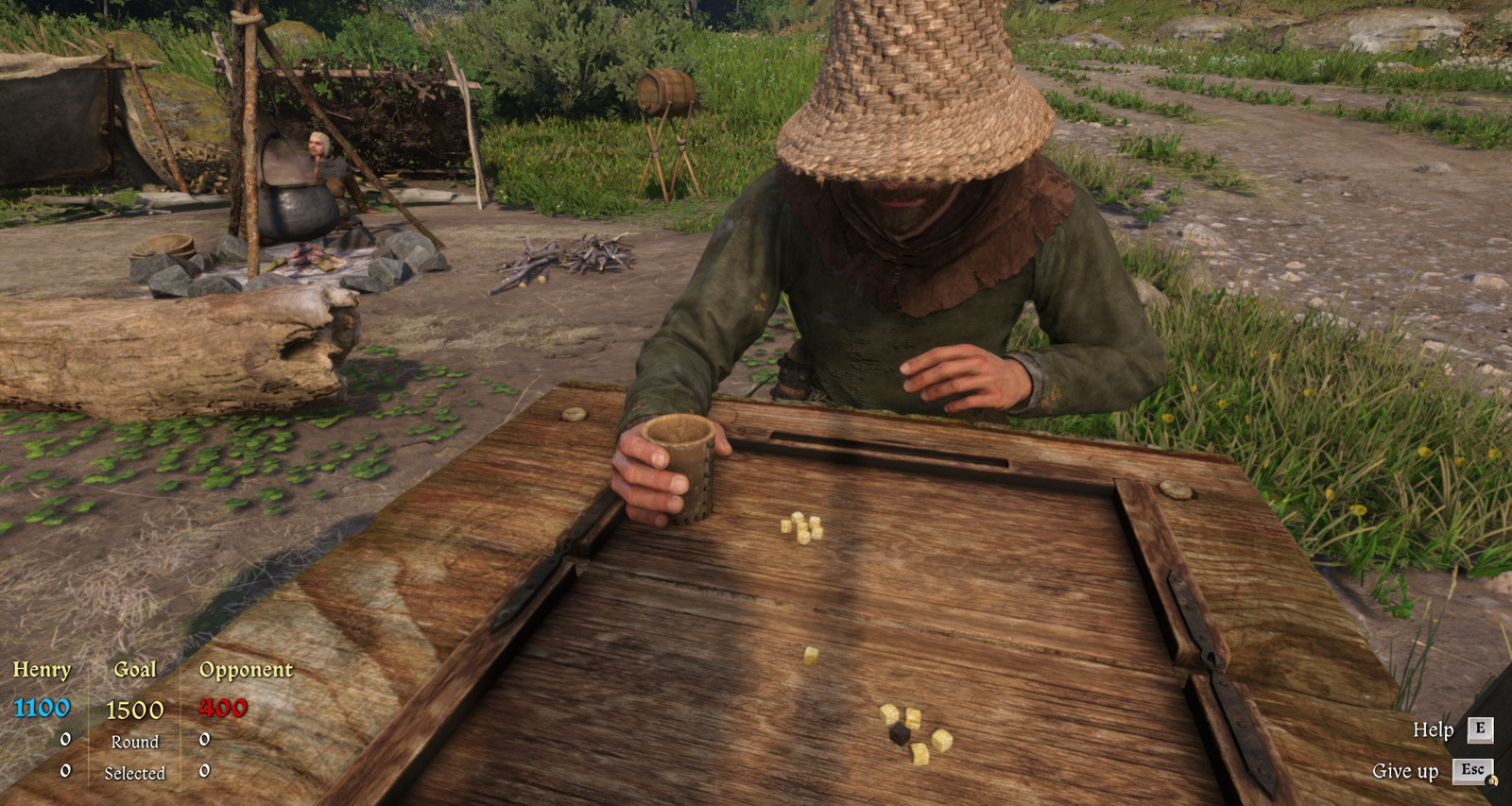
Task: Open the Help screen
Action: click(x=1432, y=730)
